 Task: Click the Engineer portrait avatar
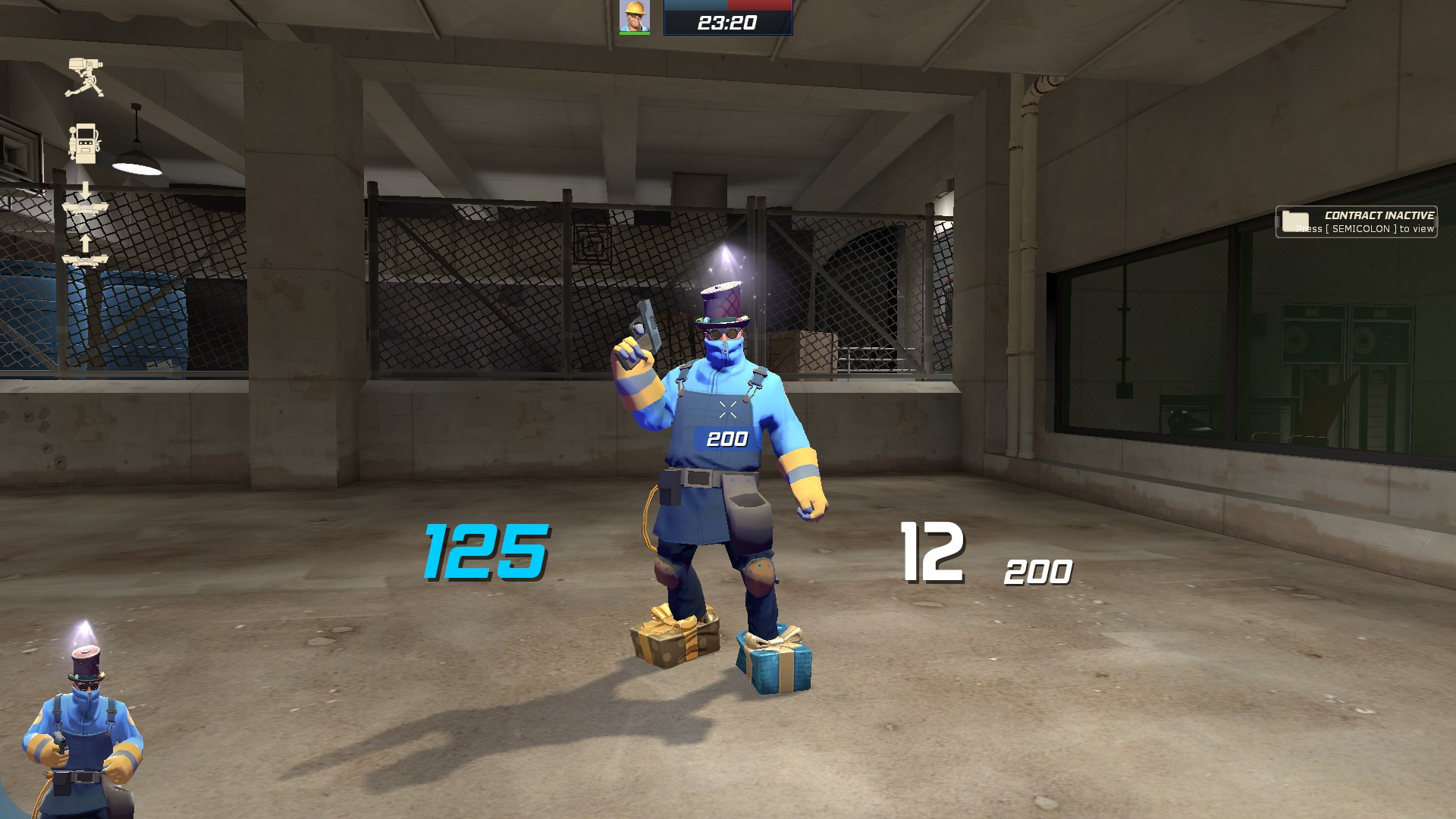634,17
